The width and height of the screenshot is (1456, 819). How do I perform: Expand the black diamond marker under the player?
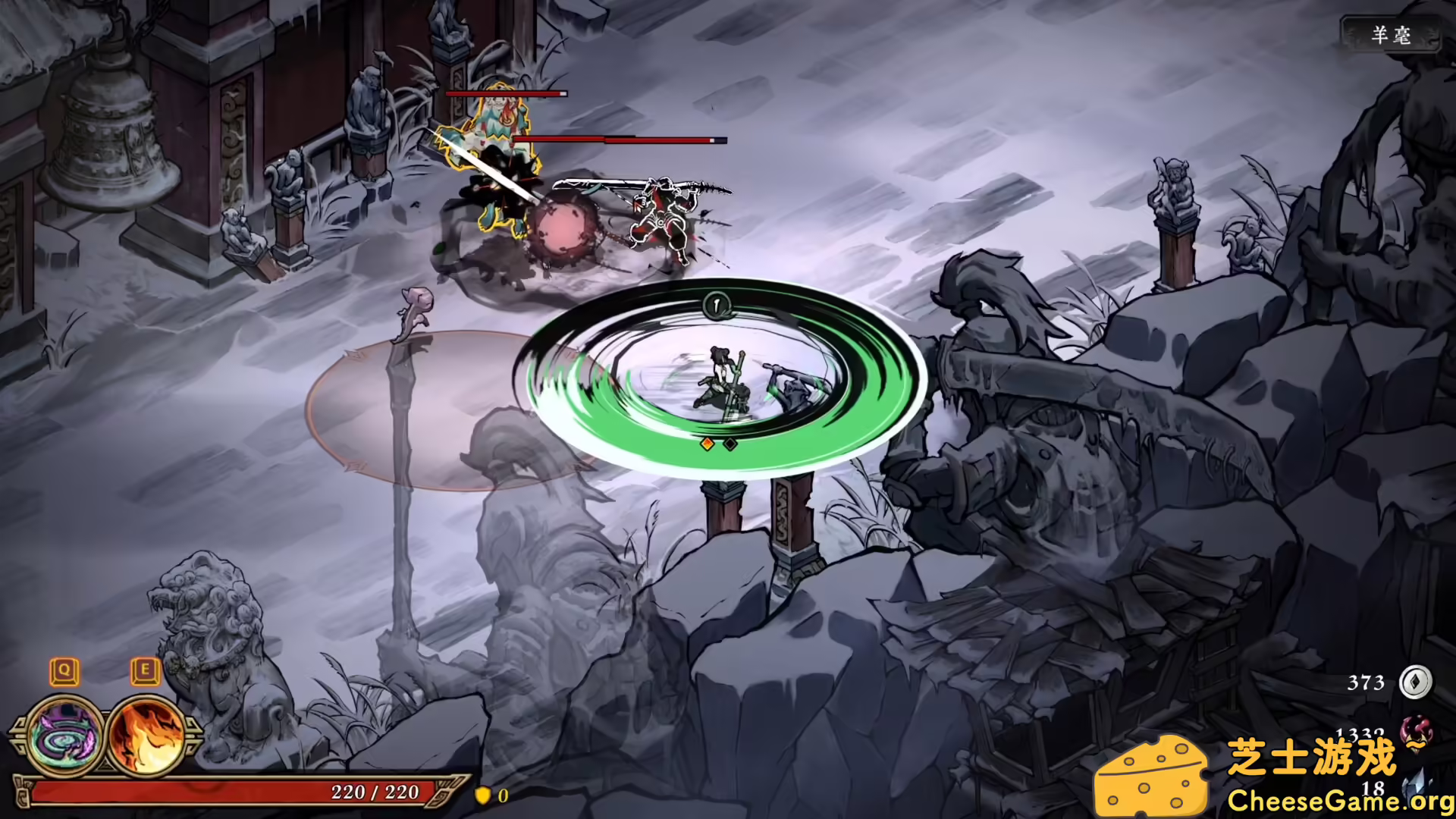[730, 443]
